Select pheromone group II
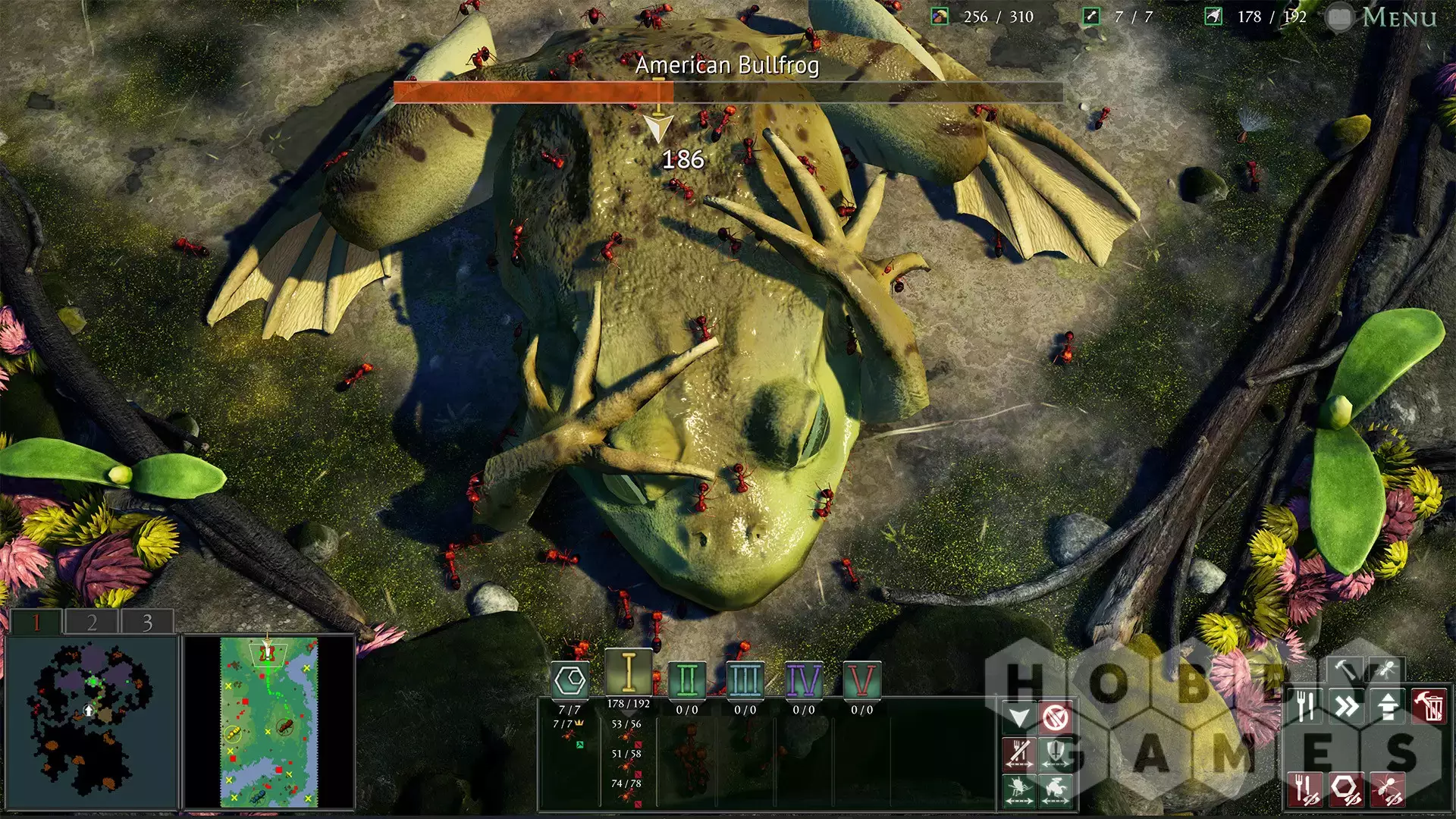The image size is (1456, 819). point(687,680)
